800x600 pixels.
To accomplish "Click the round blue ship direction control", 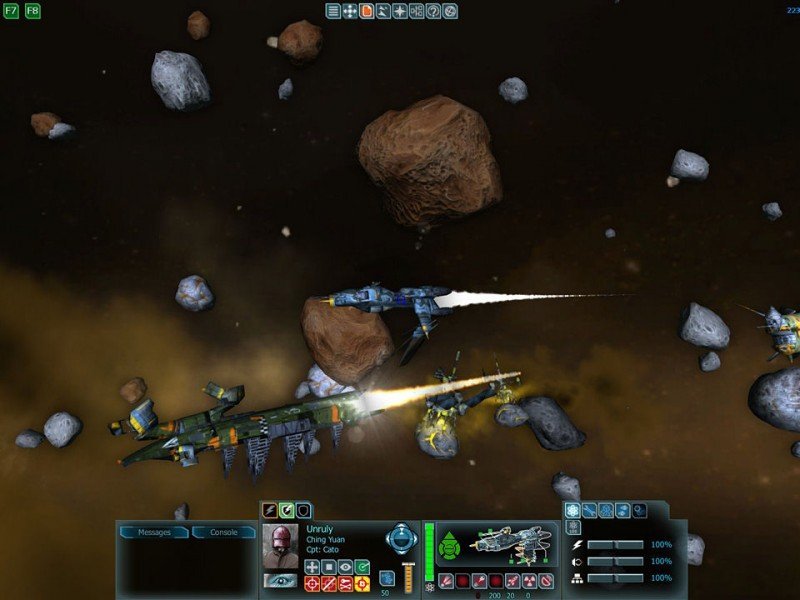I will tap(401, 538).
